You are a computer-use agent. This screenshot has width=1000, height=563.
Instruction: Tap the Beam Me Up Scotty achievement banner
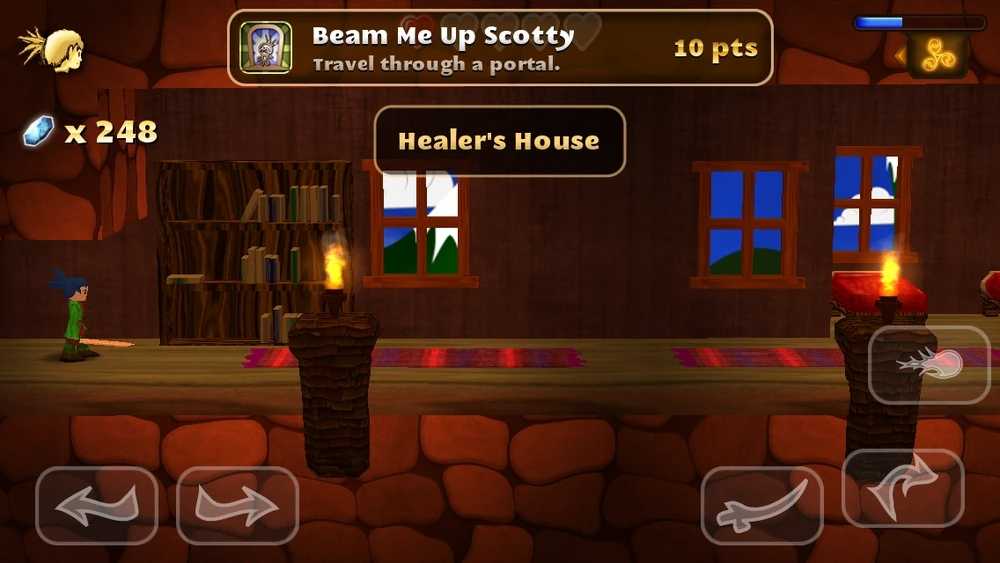coord(500,47)
